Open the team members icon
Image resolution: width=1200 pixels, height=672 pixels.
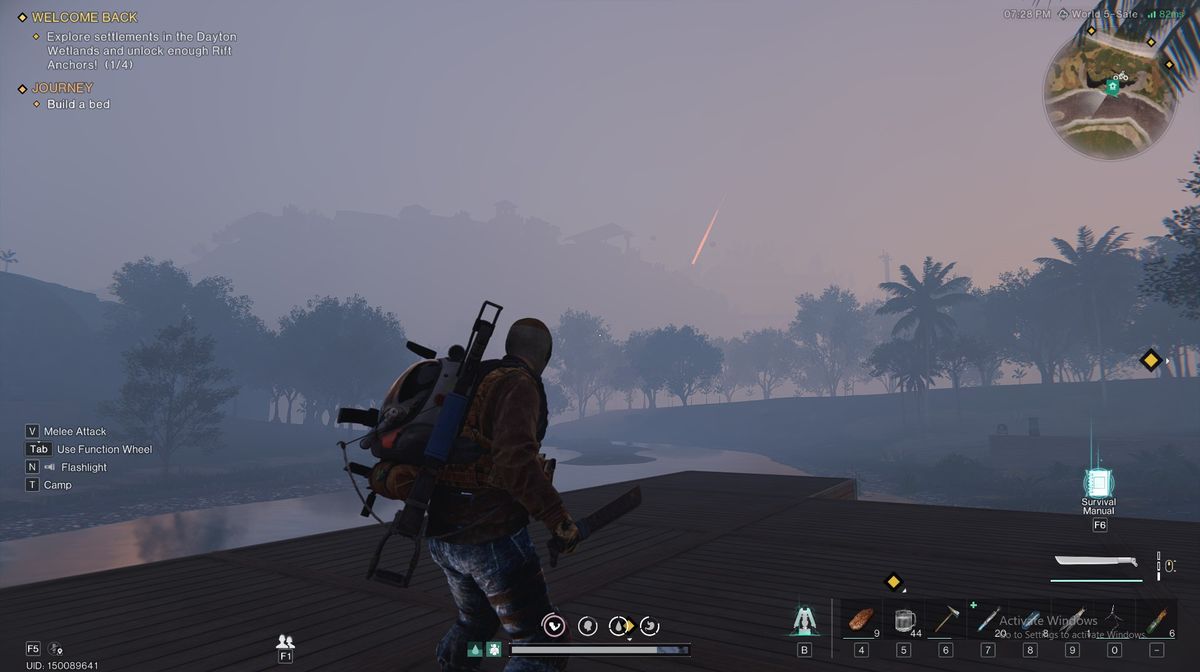tap(285, 642)
